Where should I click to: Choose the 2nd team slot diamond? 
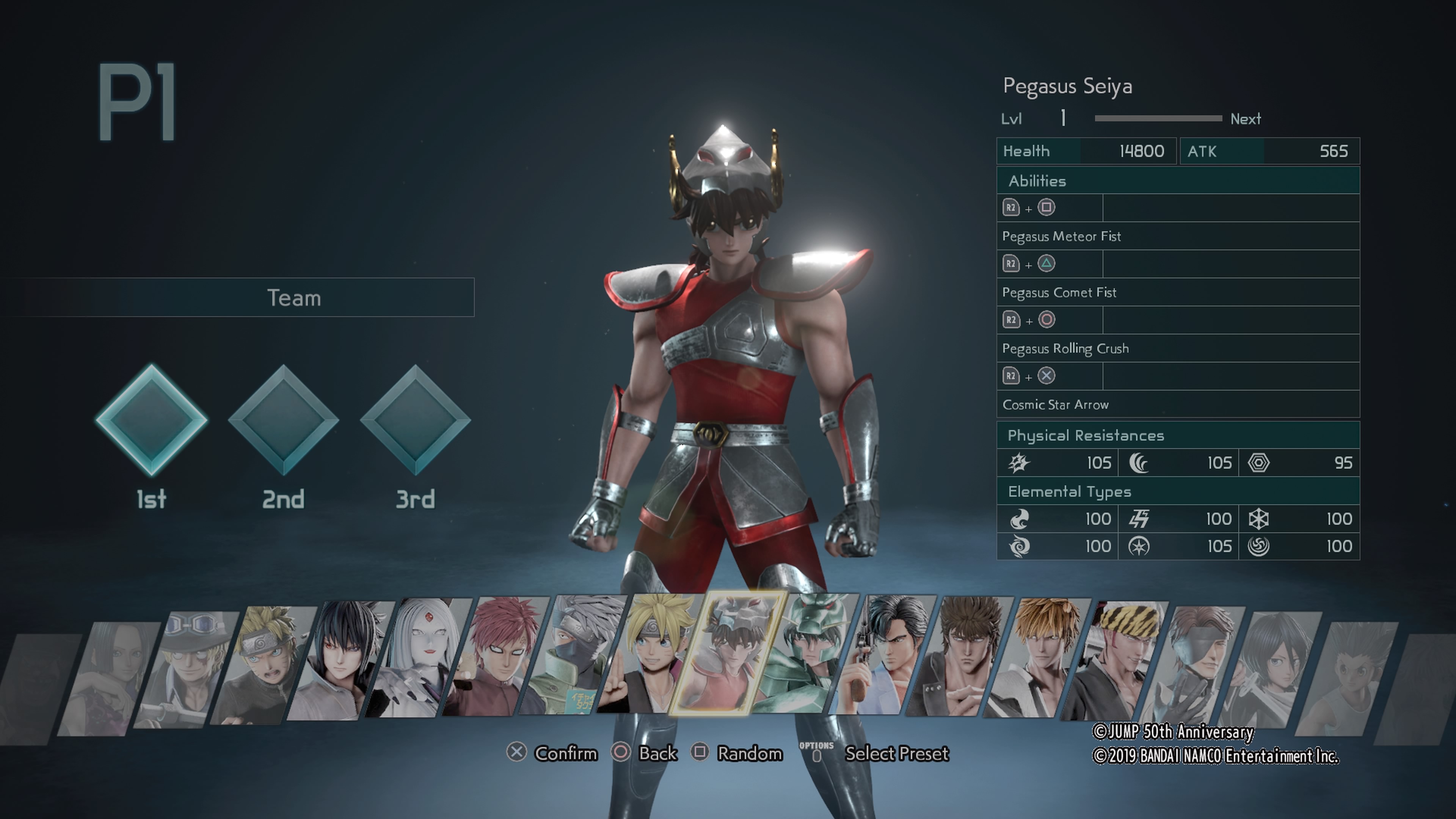(283, 419)
